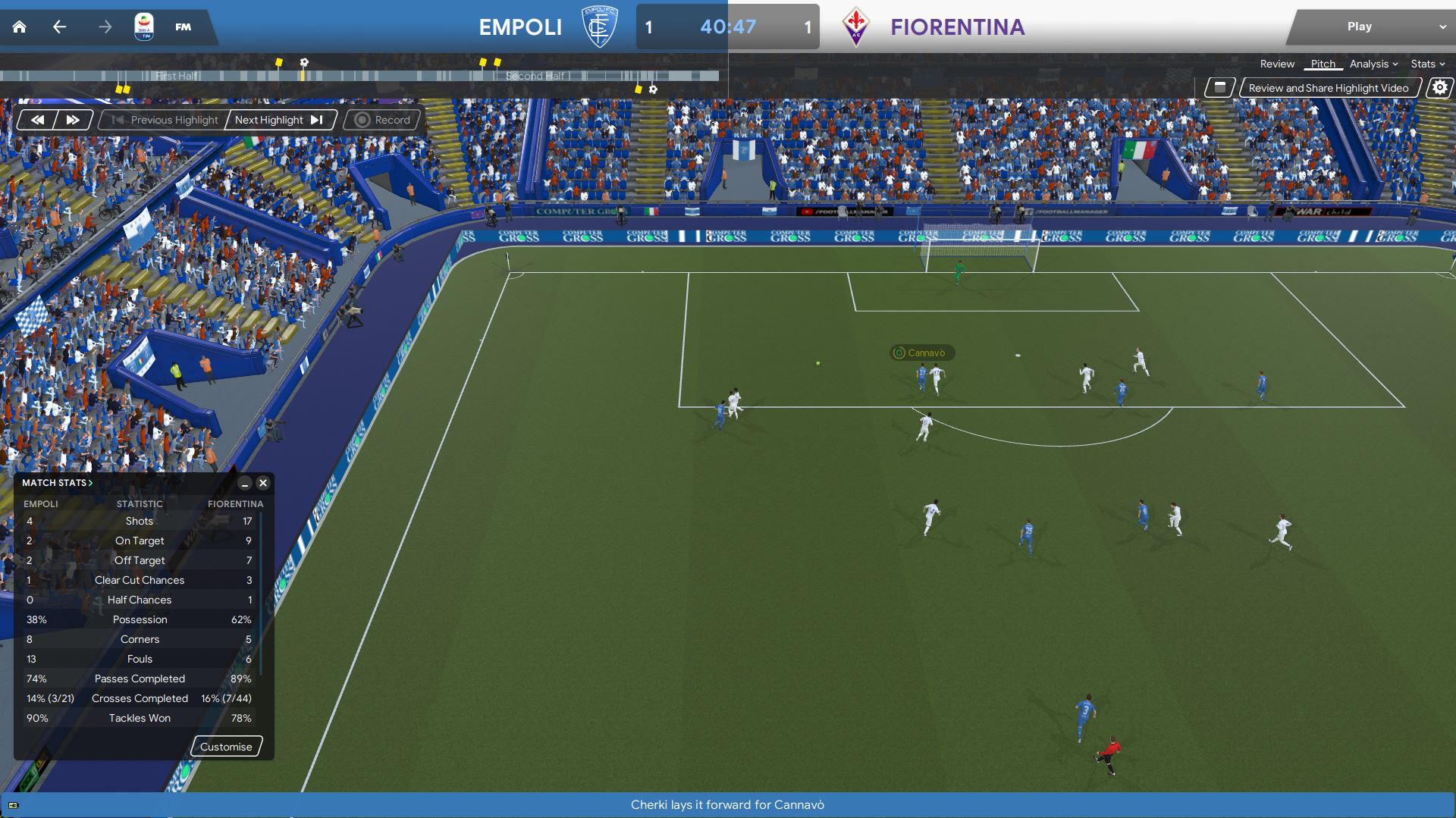Image resolution: width=1456 pixels, height=818 pixels.
Task: Expand the Match Stats header link
Action: 58,483
